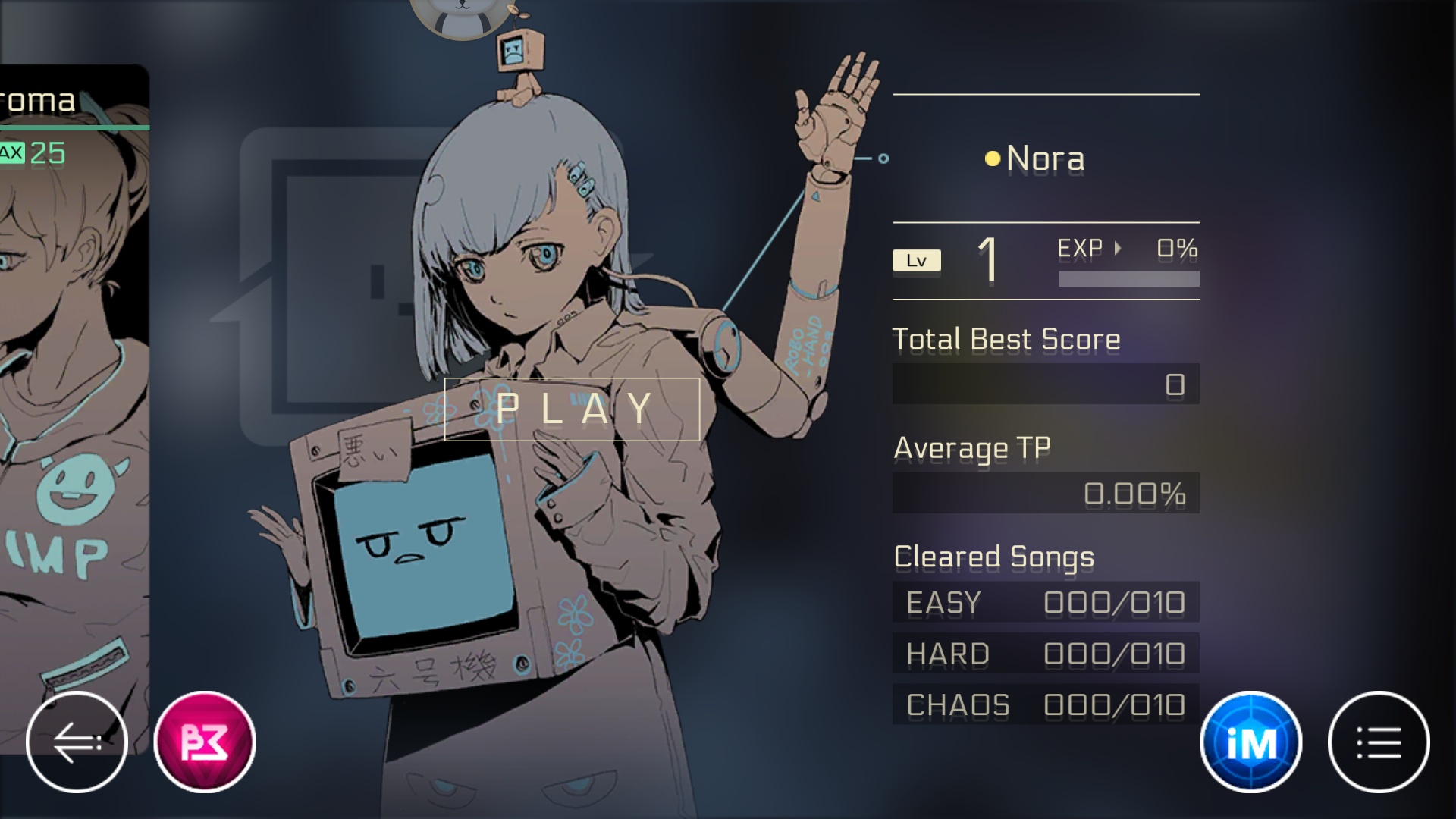The image size is (1456, 819).
Task: Tap the PLAY button
Action: (x=571, y=410)
